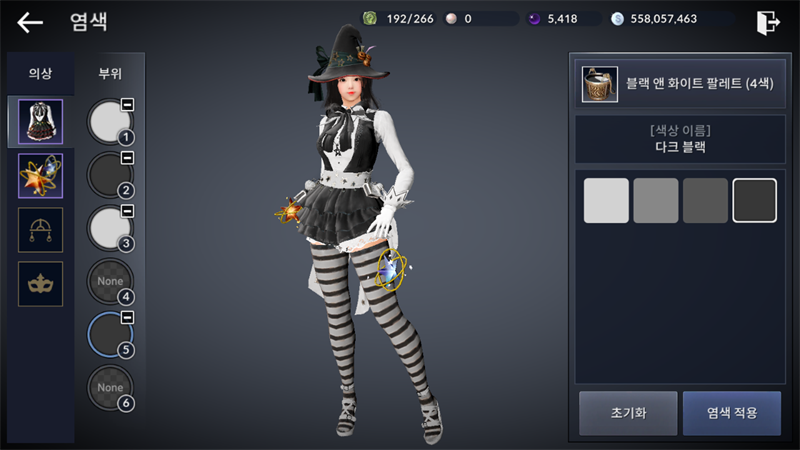Pick the medium gray color swatch
800x450 pixels.
click(656, 200)
